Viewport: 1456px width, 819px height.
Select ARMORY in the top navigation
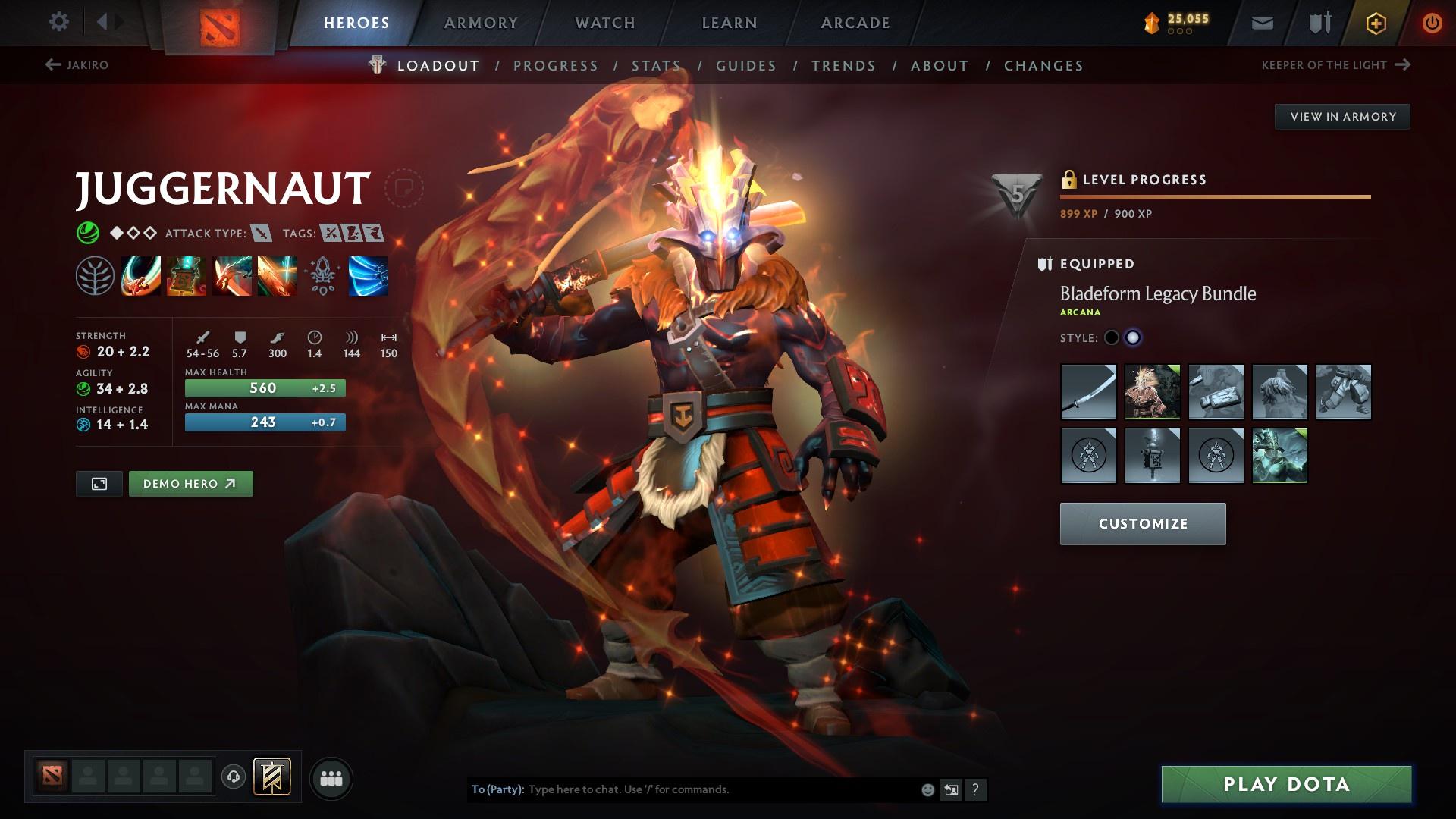point(481,22)
